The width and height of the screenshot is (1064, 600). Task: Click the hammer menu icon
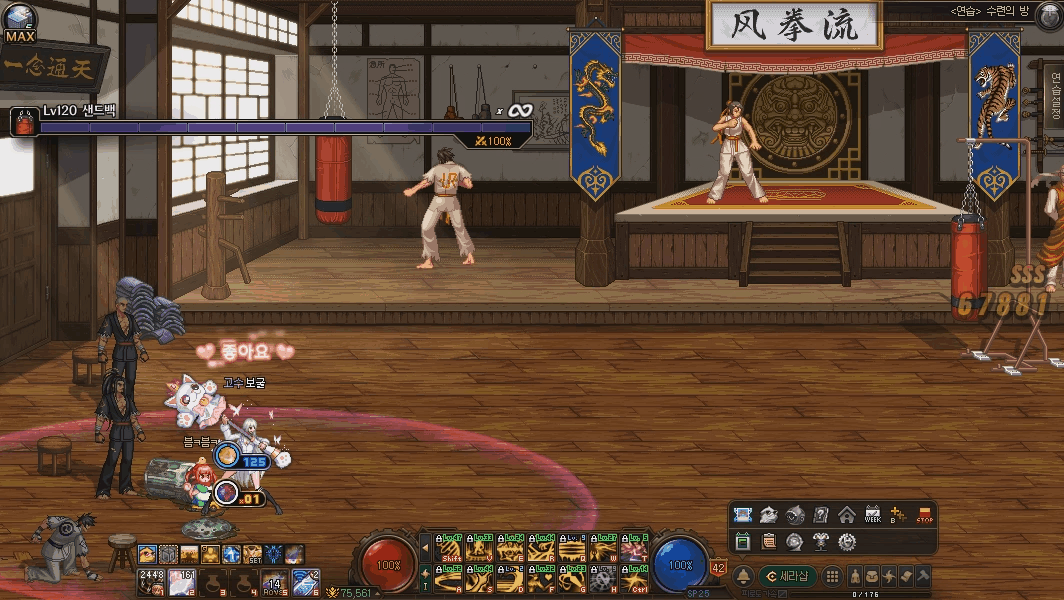click(922, 577)
